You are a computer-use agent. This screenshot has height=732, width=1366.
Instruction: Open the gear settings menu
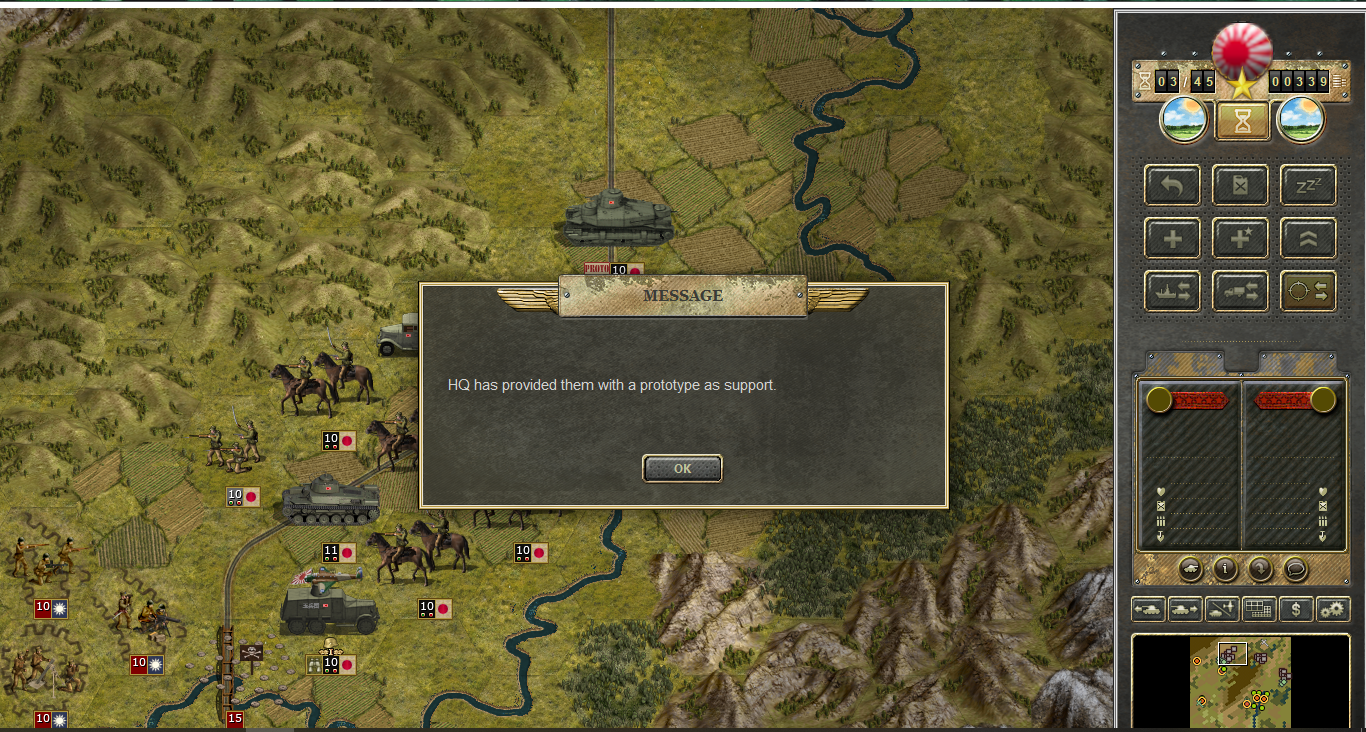point(1333,608)
